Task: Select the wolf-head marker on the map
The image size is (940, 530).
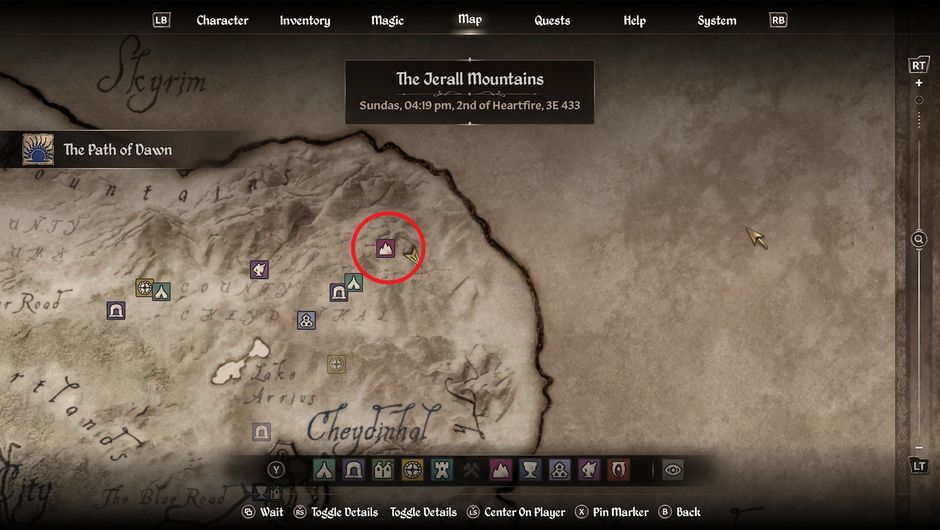Action: pos(259,269)
